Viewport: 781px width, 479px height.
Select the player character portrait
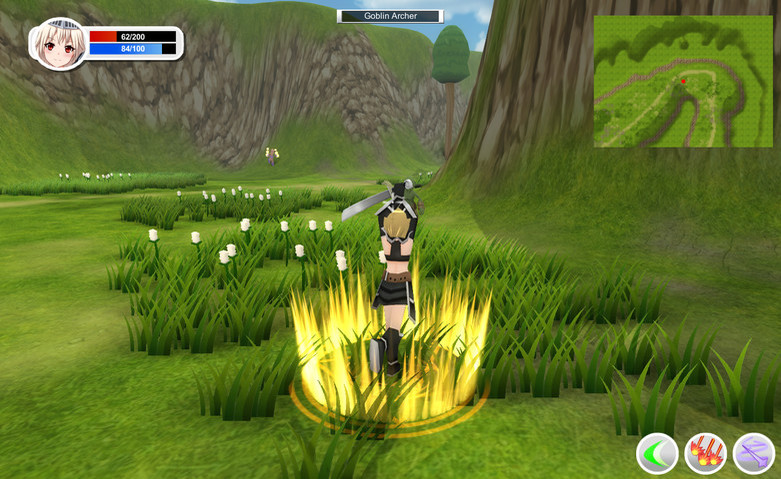(x=58, y=43)
